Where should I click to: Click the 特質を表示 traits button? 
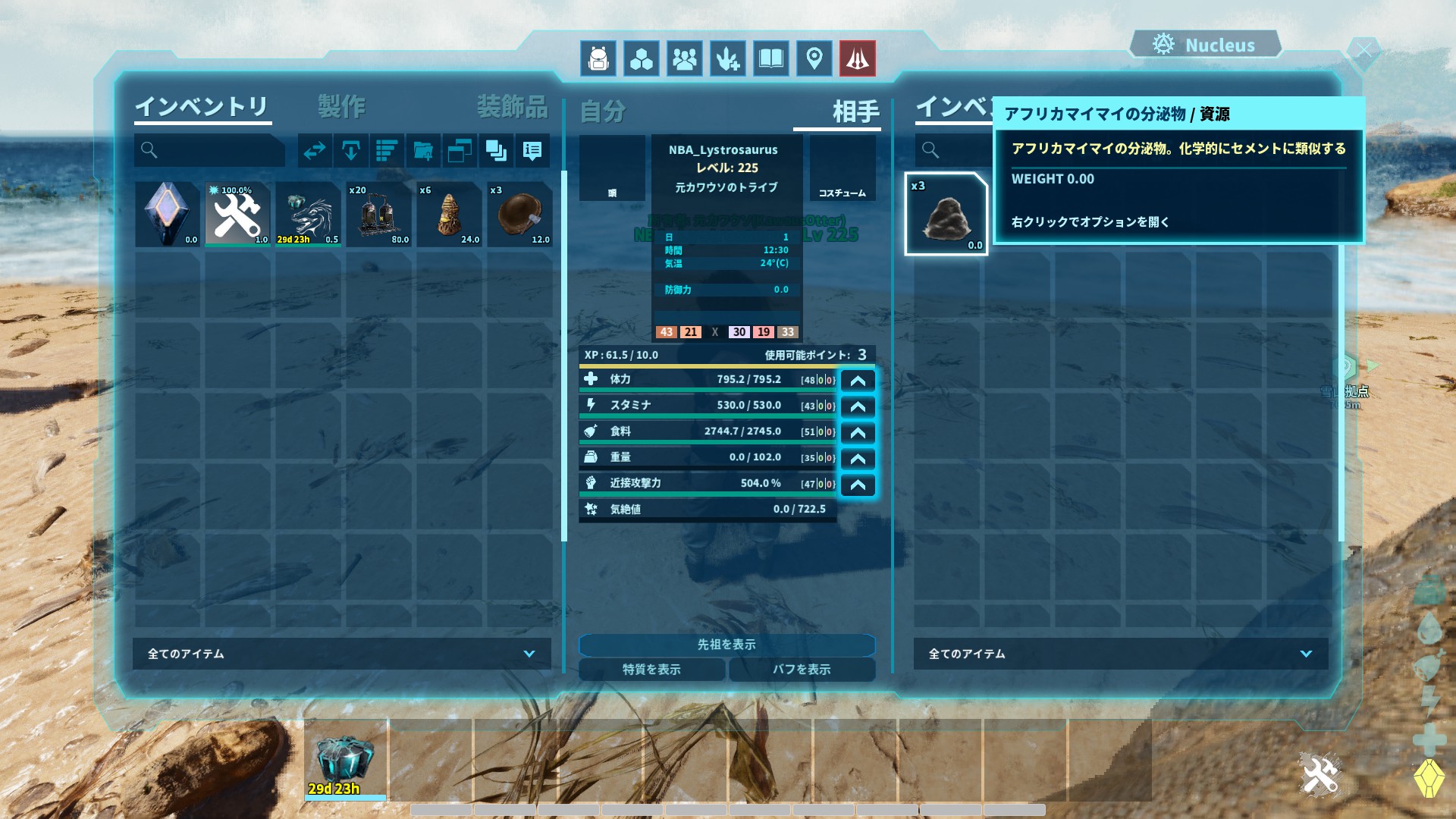(x=651, y=670)
